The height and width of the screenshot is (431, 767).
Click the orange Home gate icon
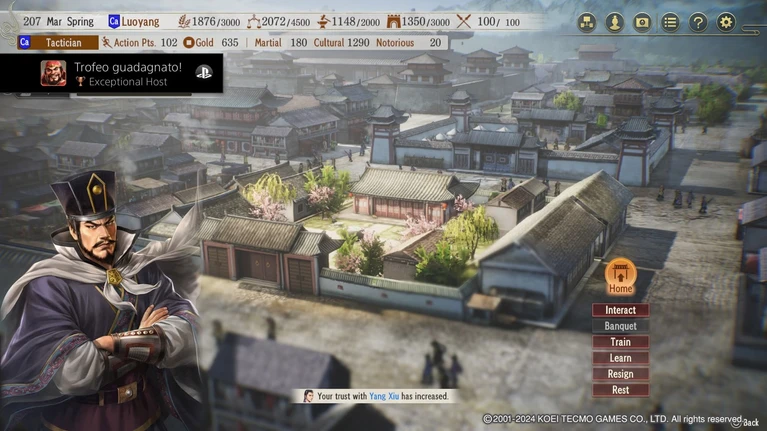pyautogui.click(x=620, y=273)
